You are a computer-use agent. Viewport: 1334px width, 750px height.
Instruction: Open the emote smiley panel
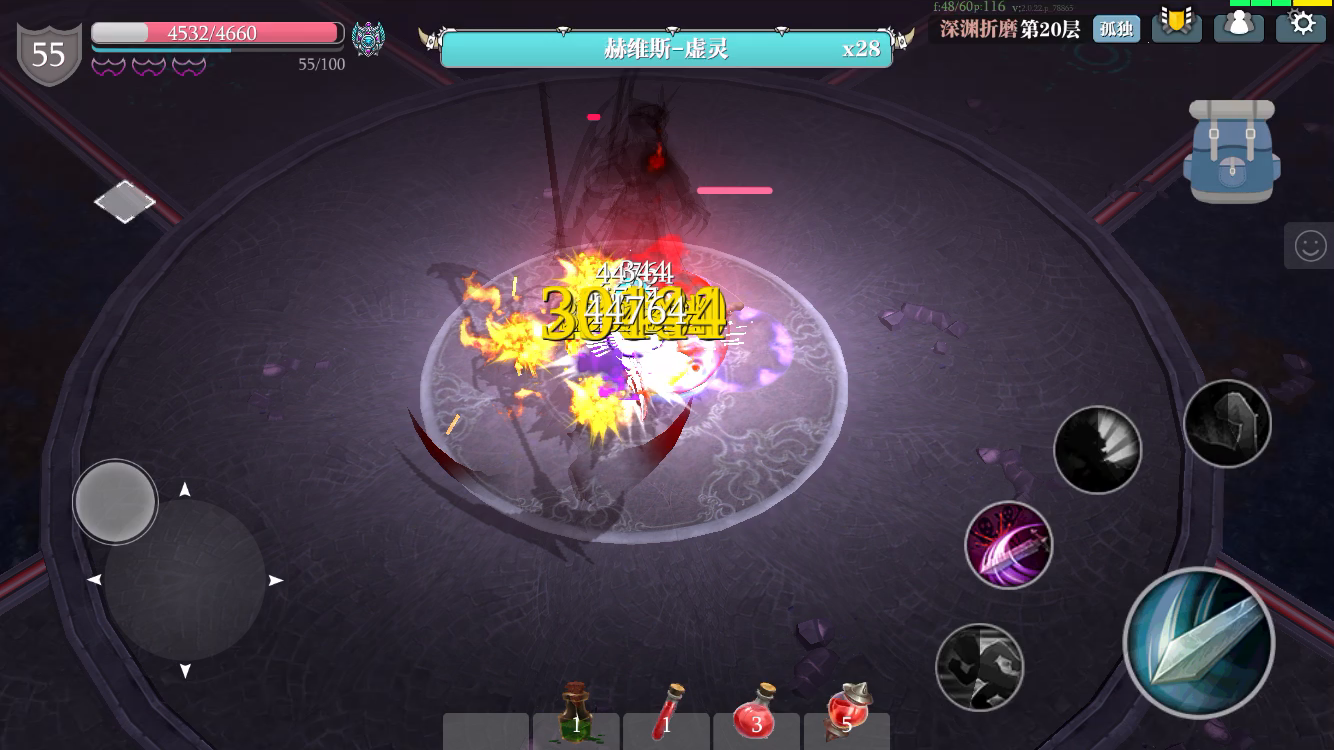1311,245
